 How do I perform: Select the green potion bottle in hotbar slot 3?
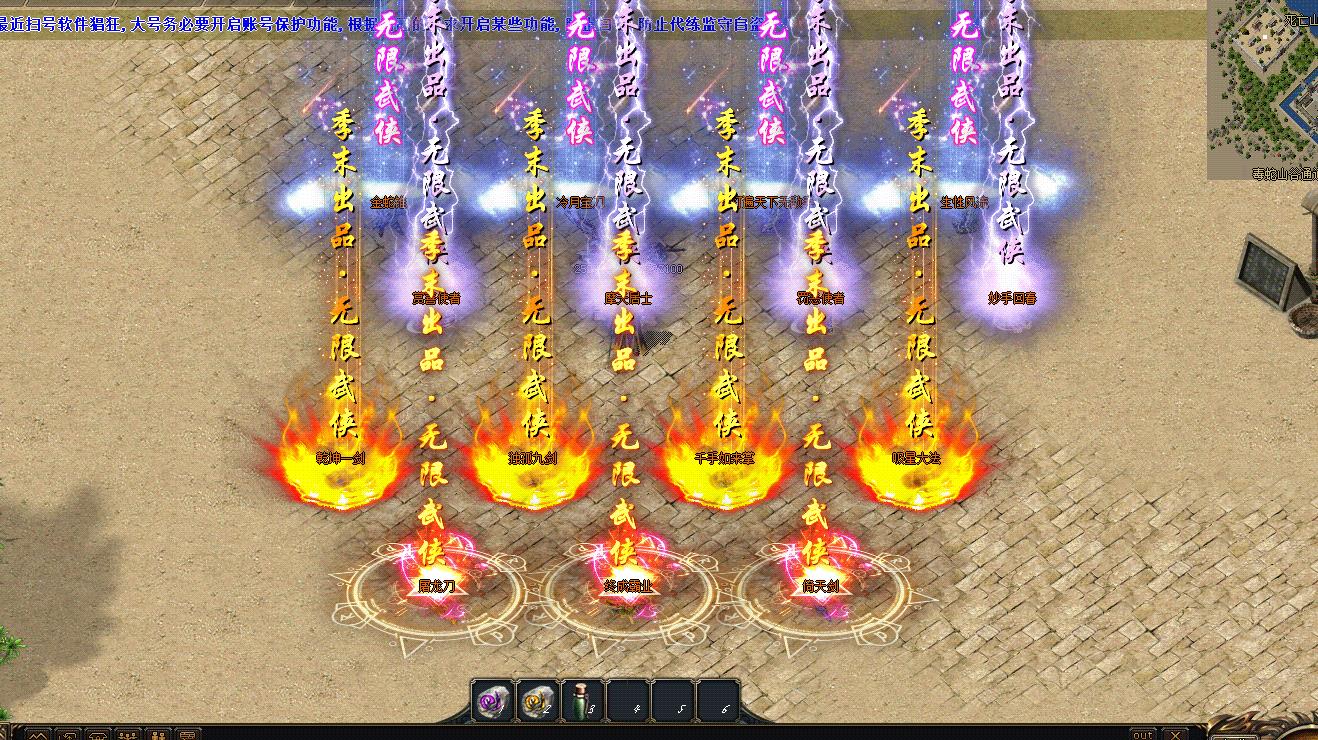(x=583, y=701)
